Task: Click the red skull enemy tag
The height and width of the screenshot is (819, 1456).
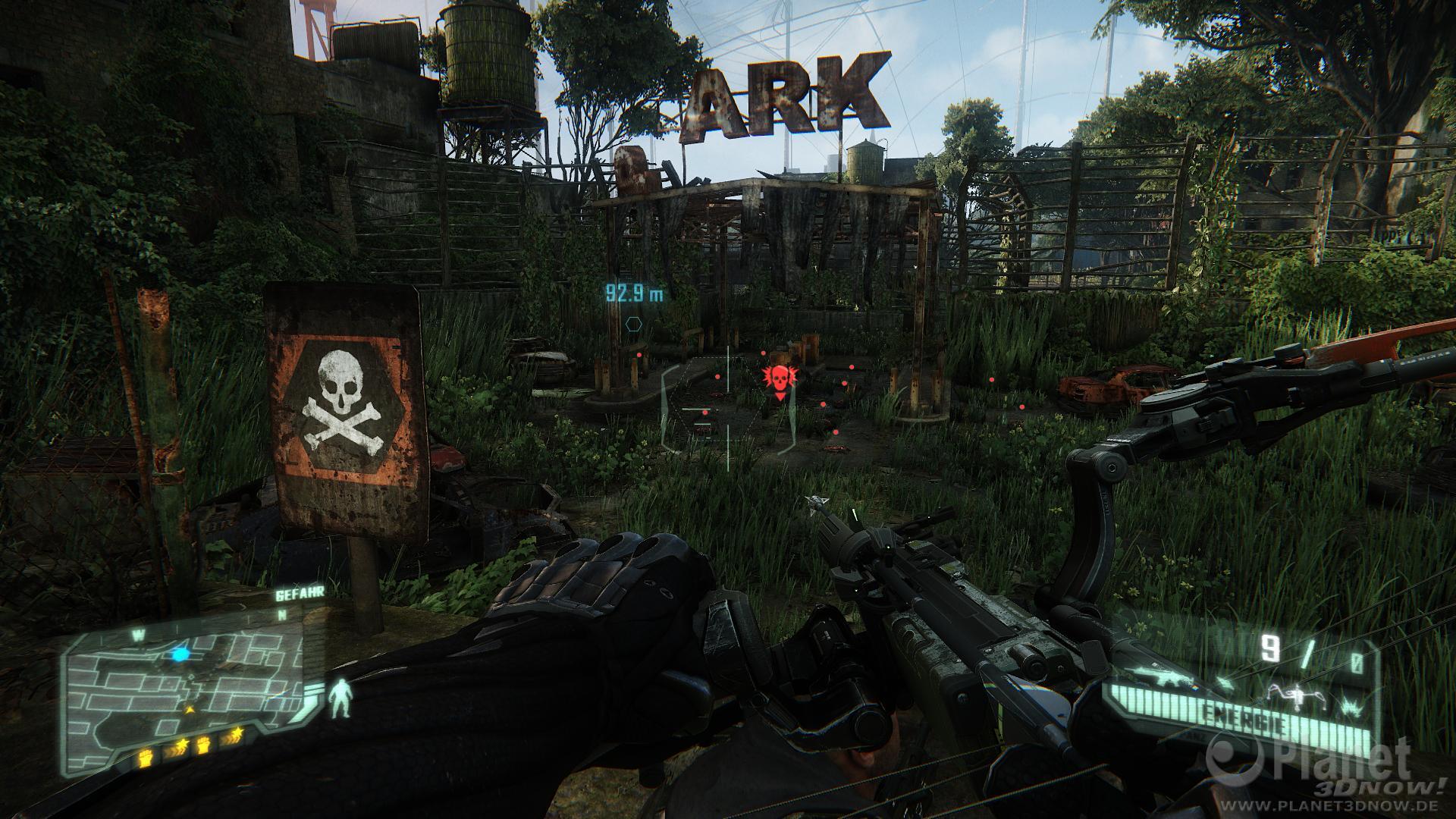Action: click(x=777, y=378)
